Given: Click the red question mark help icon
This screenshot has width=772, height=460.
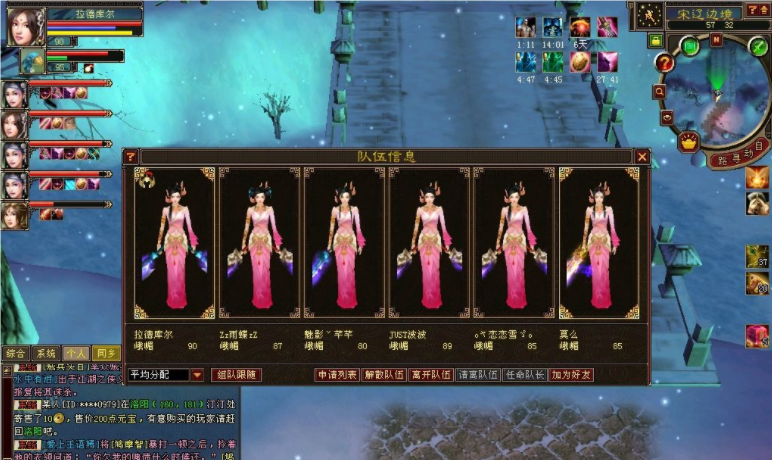Looking at the screenshot, I should (x=664, y=62).
